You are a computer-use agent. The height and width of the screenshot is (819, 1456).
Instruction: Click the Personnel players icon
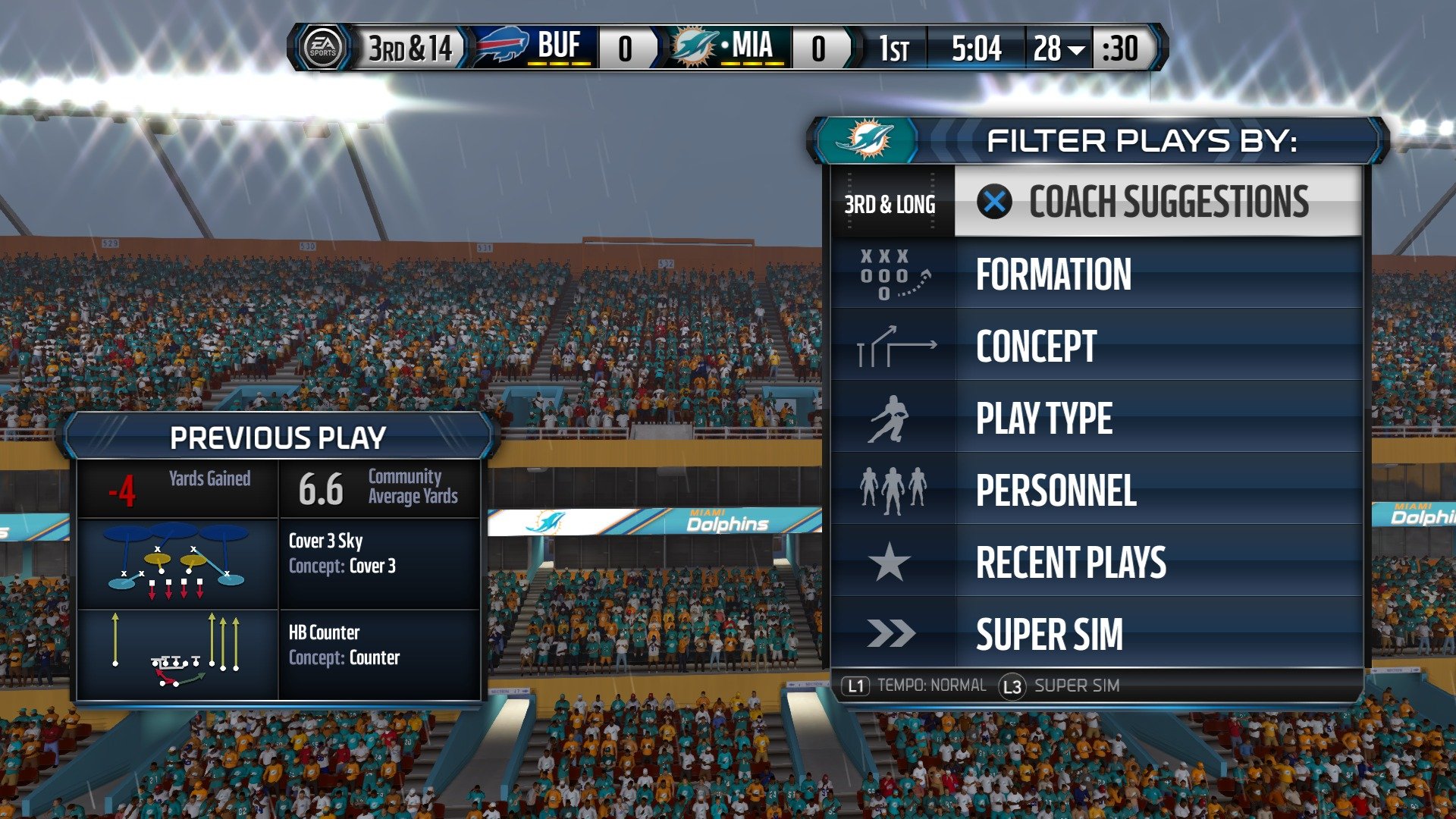click(893, 491)
